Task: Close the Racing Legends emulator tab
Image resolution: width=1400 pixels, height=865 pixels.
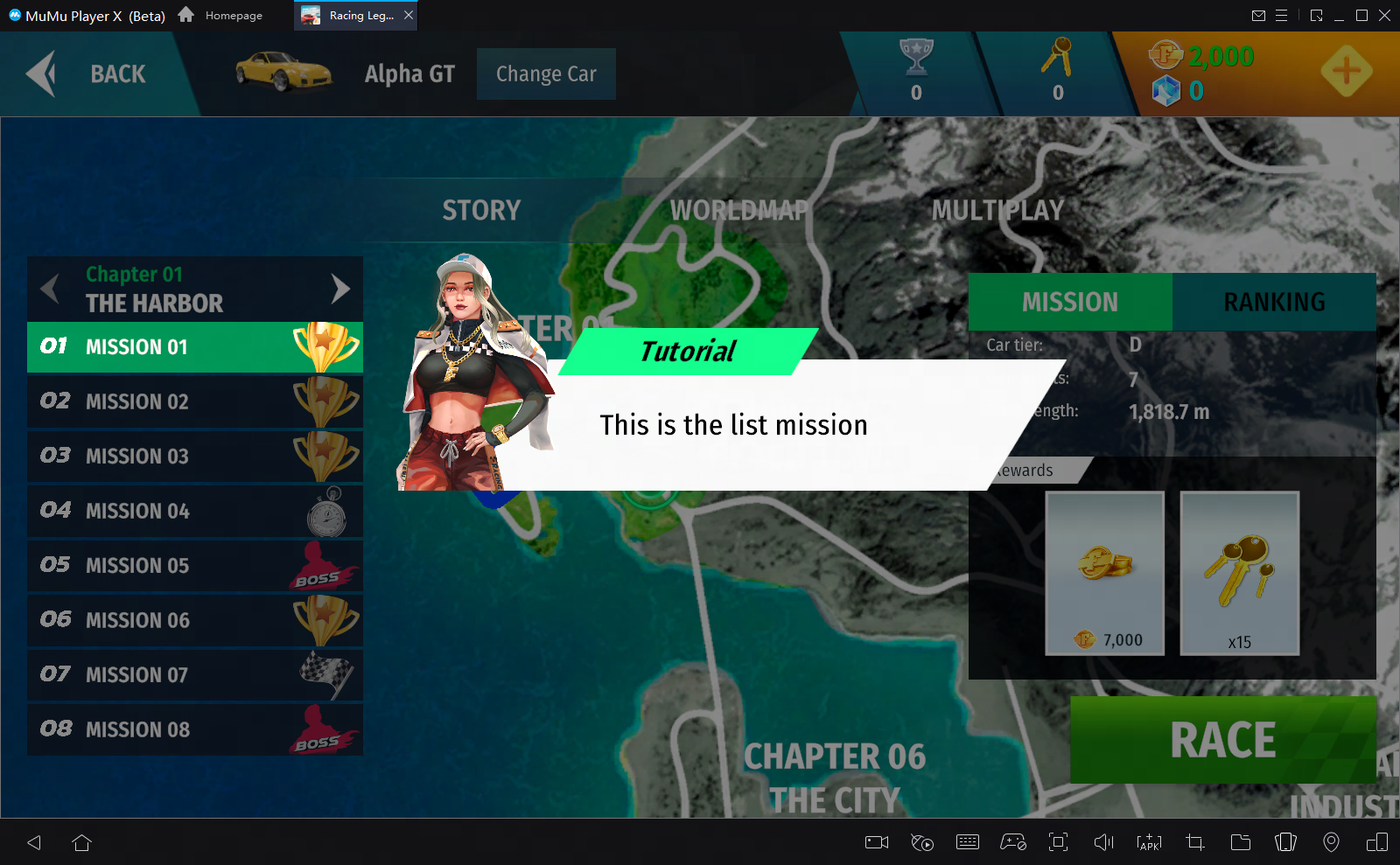Action: 409,15
